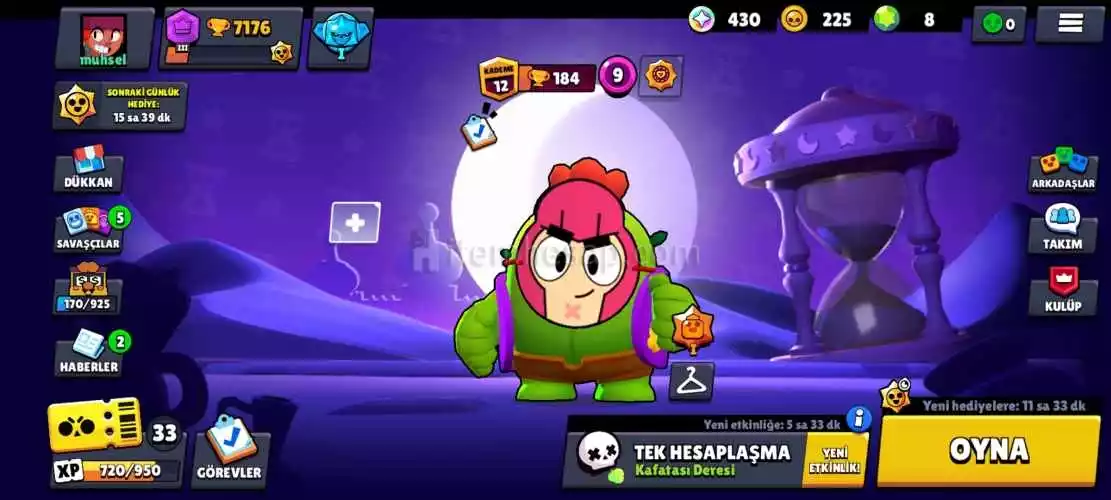The width and height of the screenshot is (1111, 500).
Task: Open the Kulüp club screen
Action: [1063, 292]
